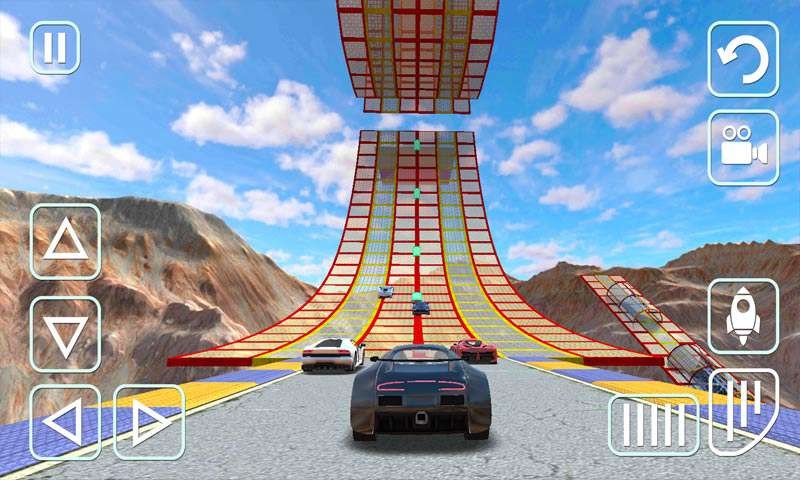Viewport: 800px width, 480px height.
Task: Steer left with the left arrow
Action: tap(65, 422)
